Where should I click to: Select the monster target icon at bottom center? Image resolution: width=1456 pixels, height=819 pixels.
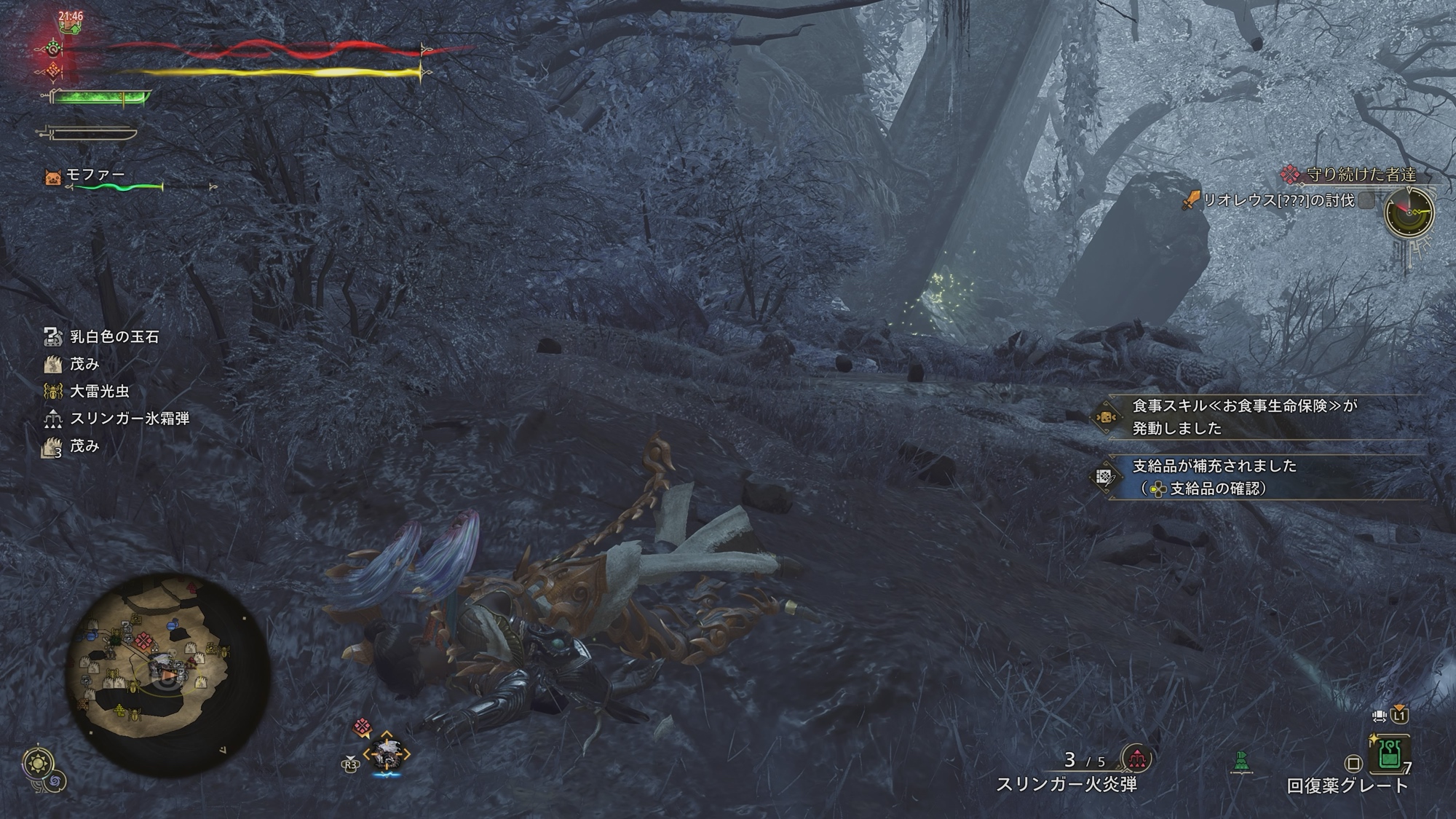tap(387, 755)
